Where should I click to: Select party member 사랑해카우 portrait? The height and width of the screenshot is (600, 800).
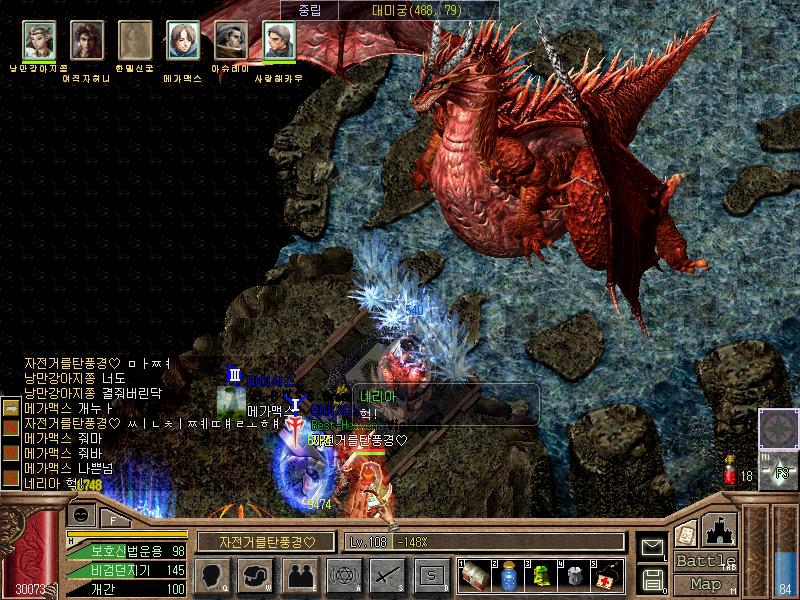click(x=278, y=41)
